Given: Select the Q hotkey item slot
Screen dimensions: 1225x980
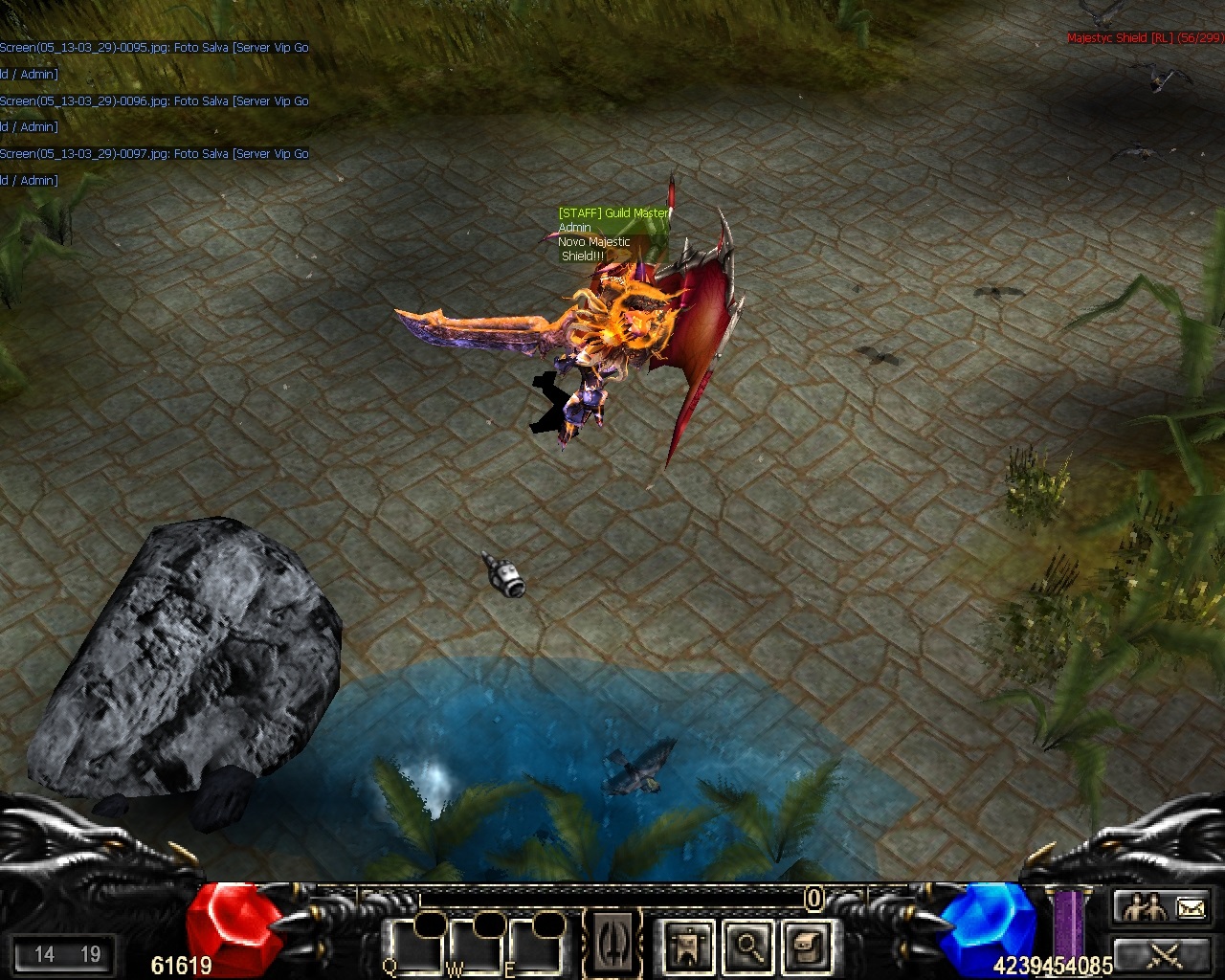Looking at the screenshot, I should coord(418,946).
